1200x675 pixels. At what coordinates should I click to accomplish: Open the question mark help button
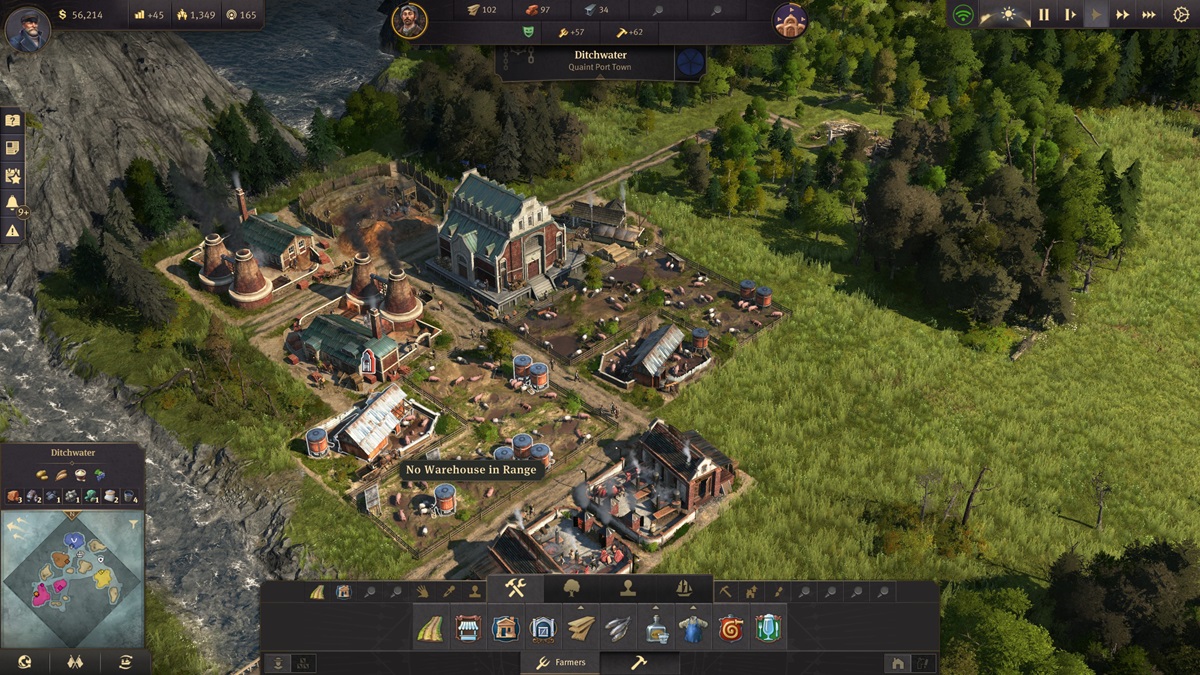coord(13,121)
